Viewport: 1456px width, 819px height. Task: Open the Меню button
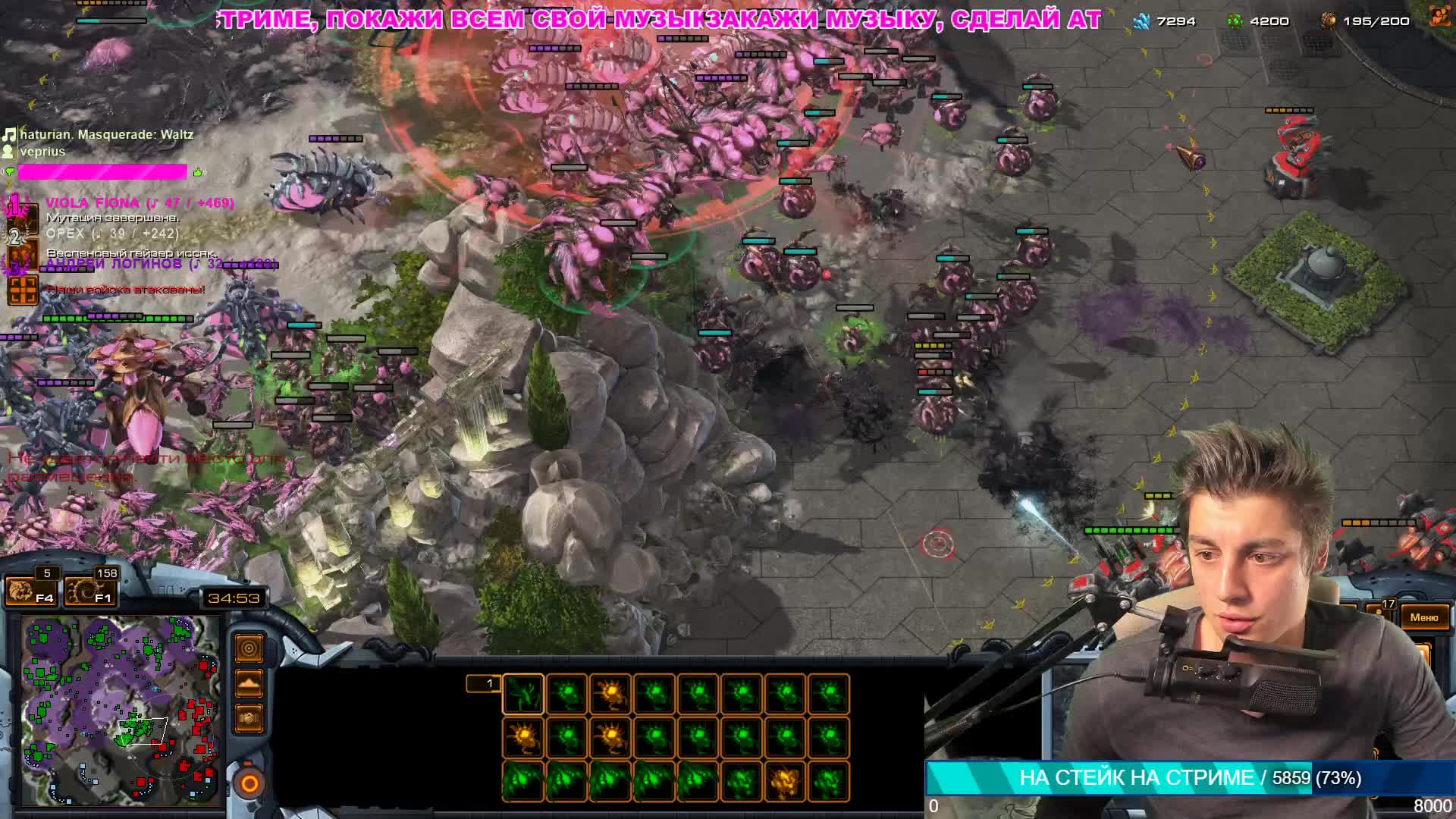[x=1423, y=617]
